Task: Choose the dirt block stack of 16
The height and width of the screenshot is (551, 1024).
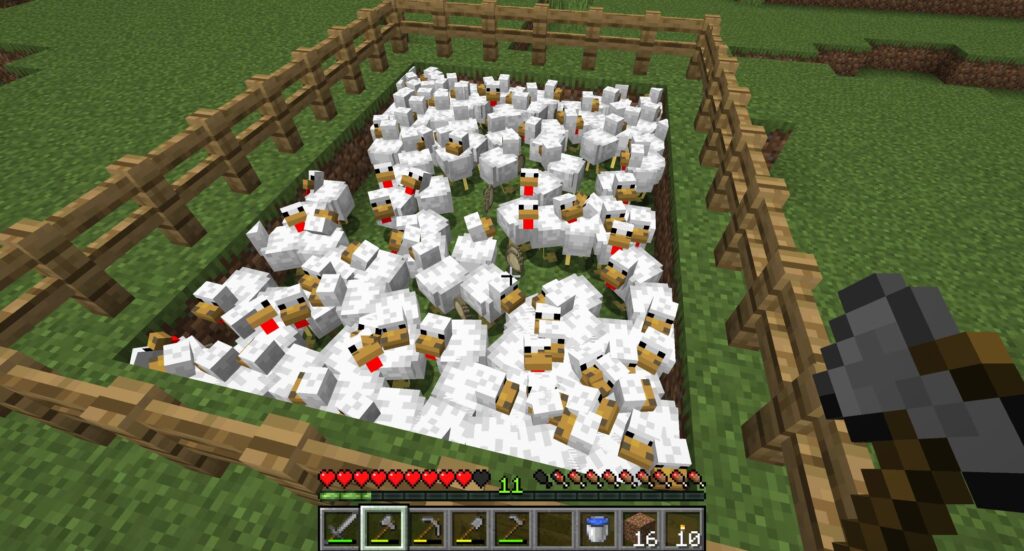Action: [x=639, y=526]
